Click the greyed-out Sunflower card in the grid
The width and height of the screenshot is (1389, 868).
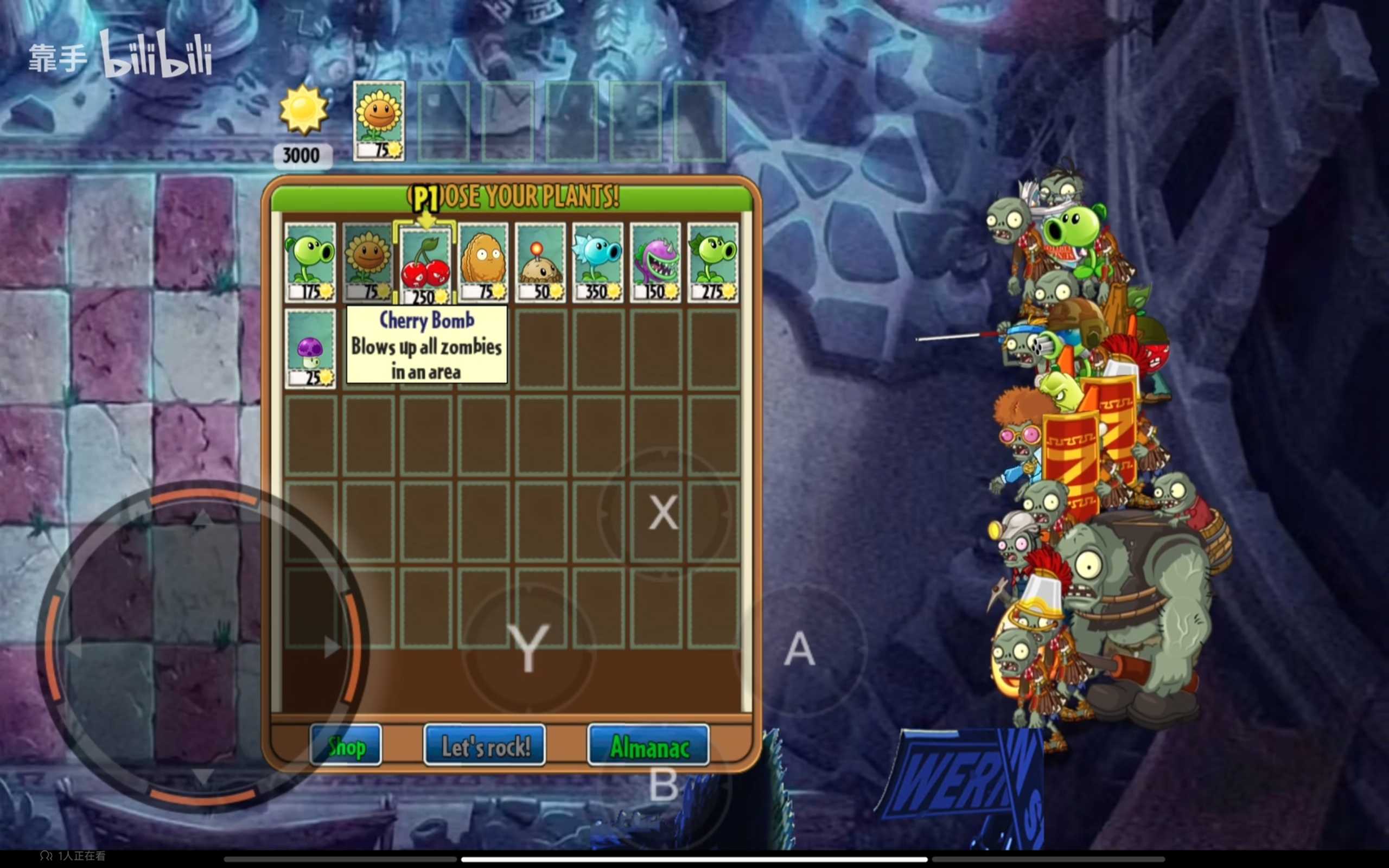[367, 263]
